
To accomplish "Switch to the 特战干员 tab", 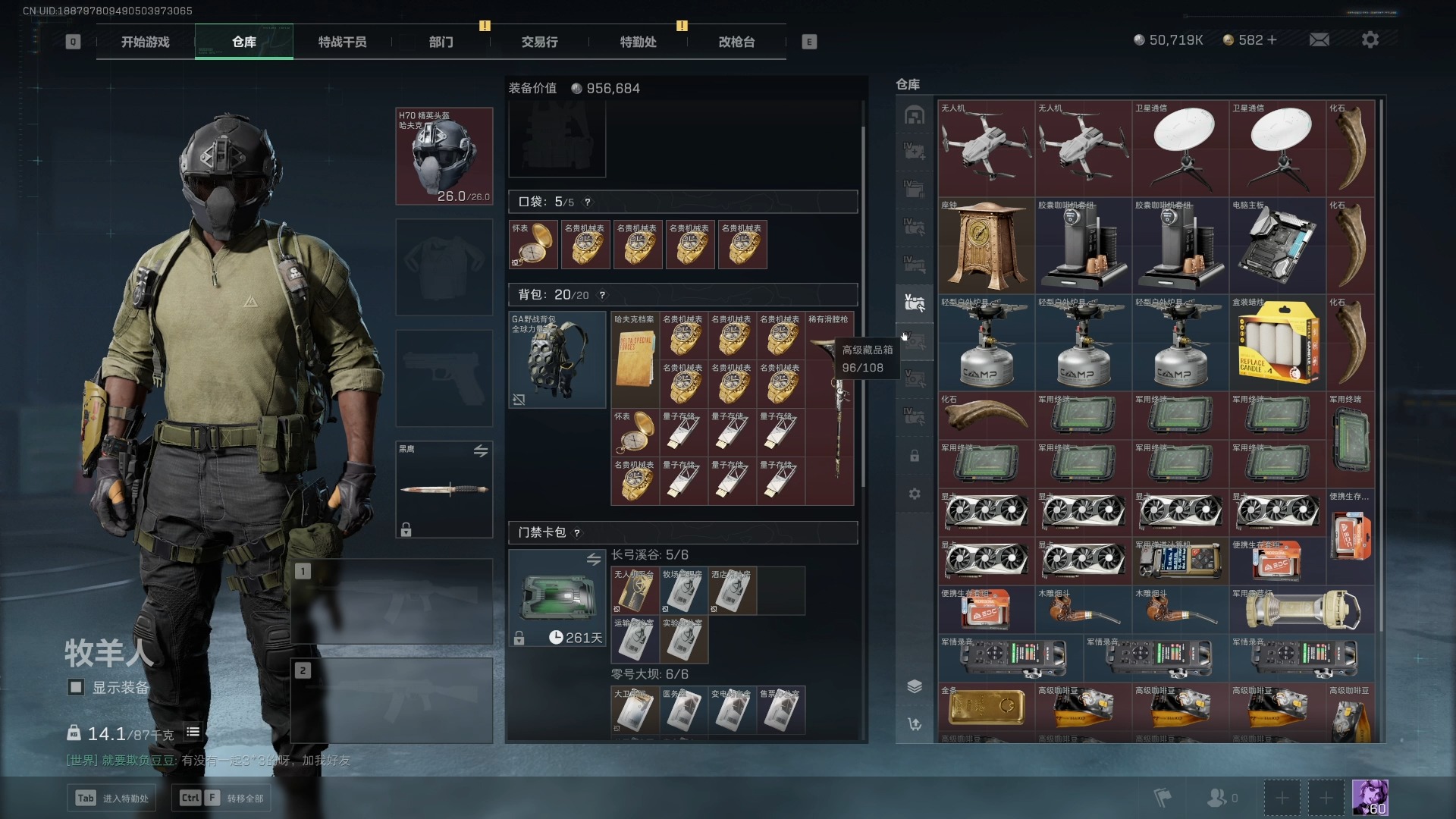I will [x=342, y=42].
